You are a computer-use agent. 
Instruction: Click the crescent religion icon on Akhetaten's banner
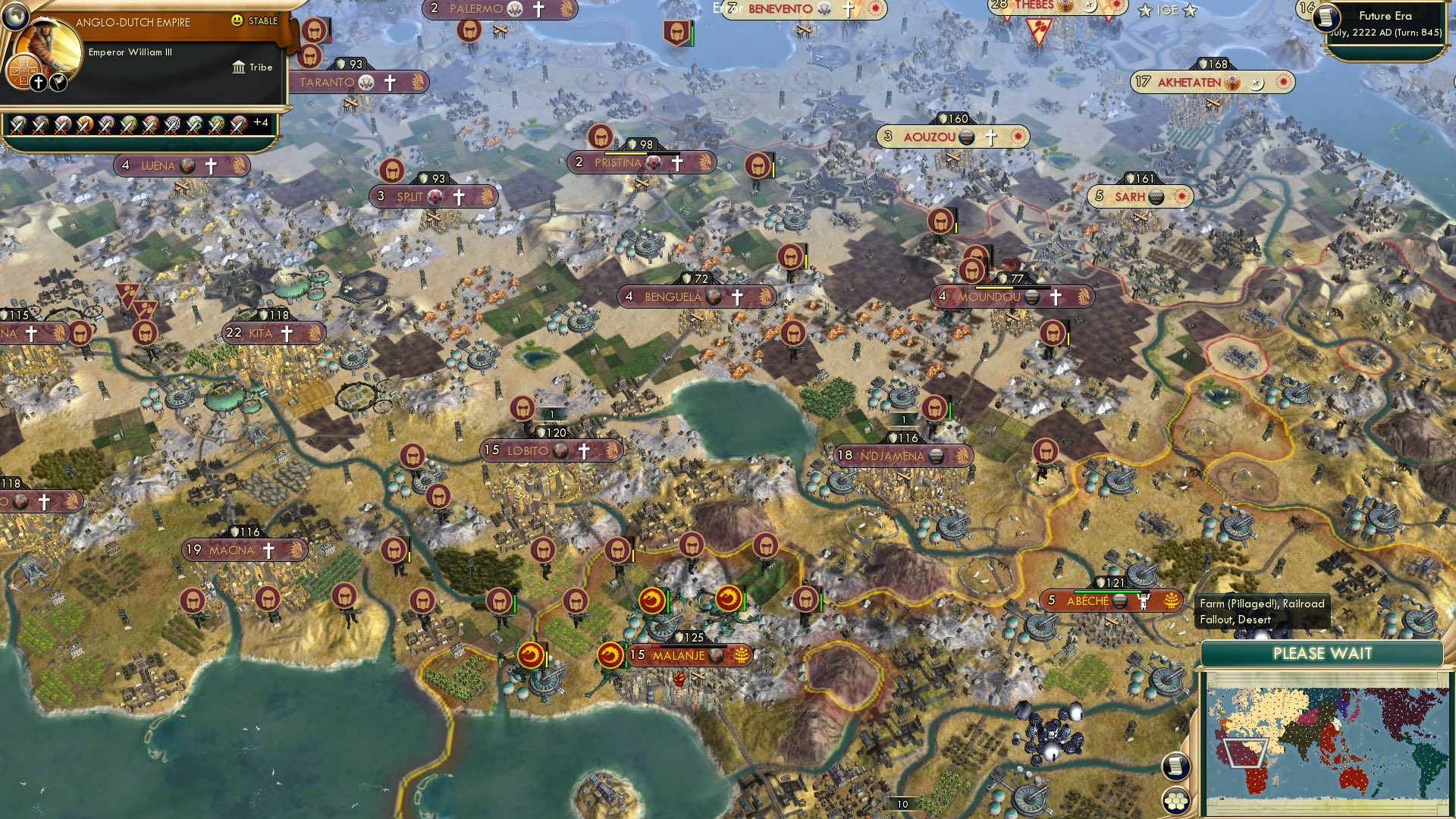point(1257,84)
